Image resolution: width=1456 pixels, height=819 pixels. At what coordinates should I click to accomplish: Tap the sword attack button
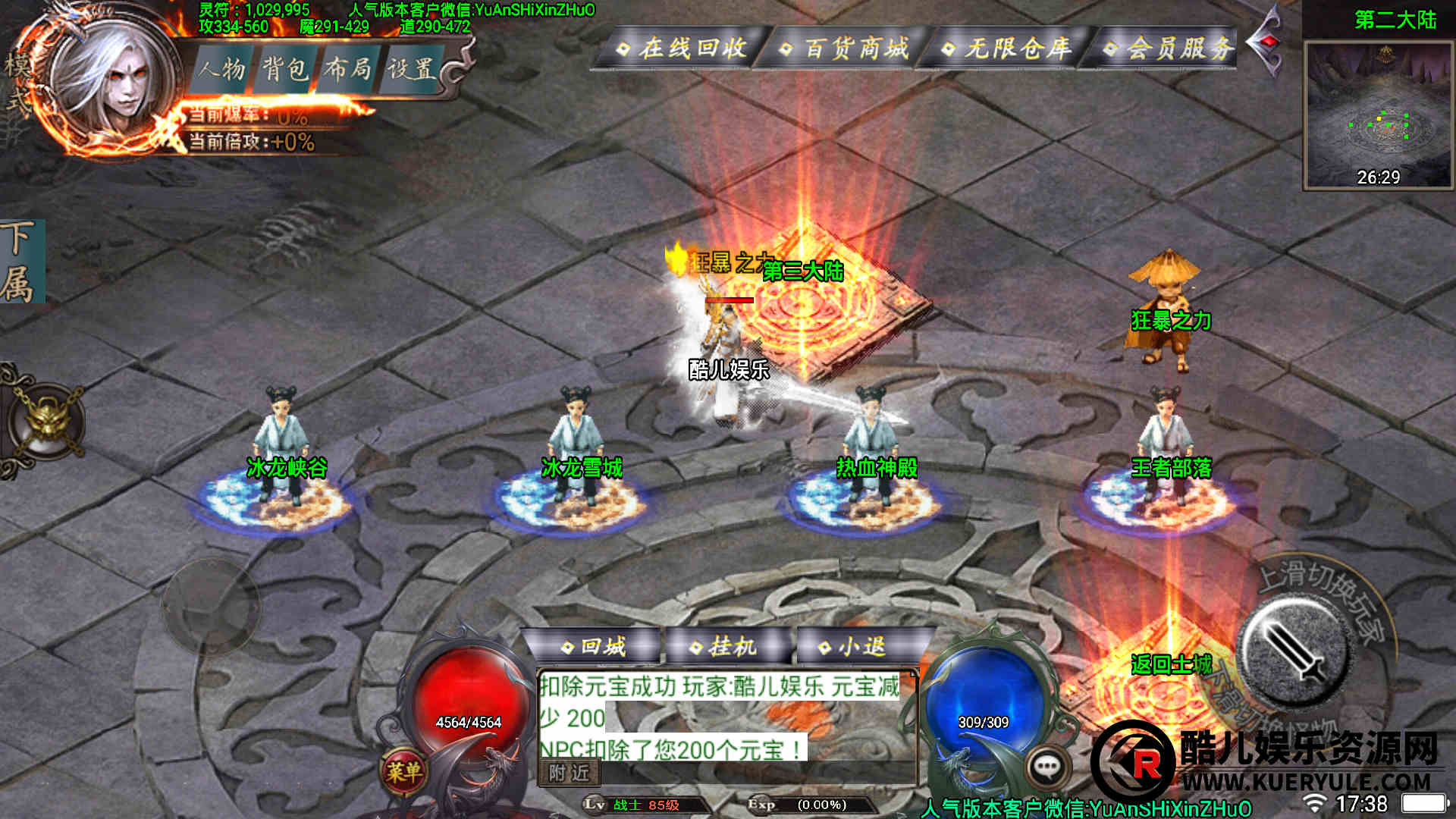[1295, 651]
